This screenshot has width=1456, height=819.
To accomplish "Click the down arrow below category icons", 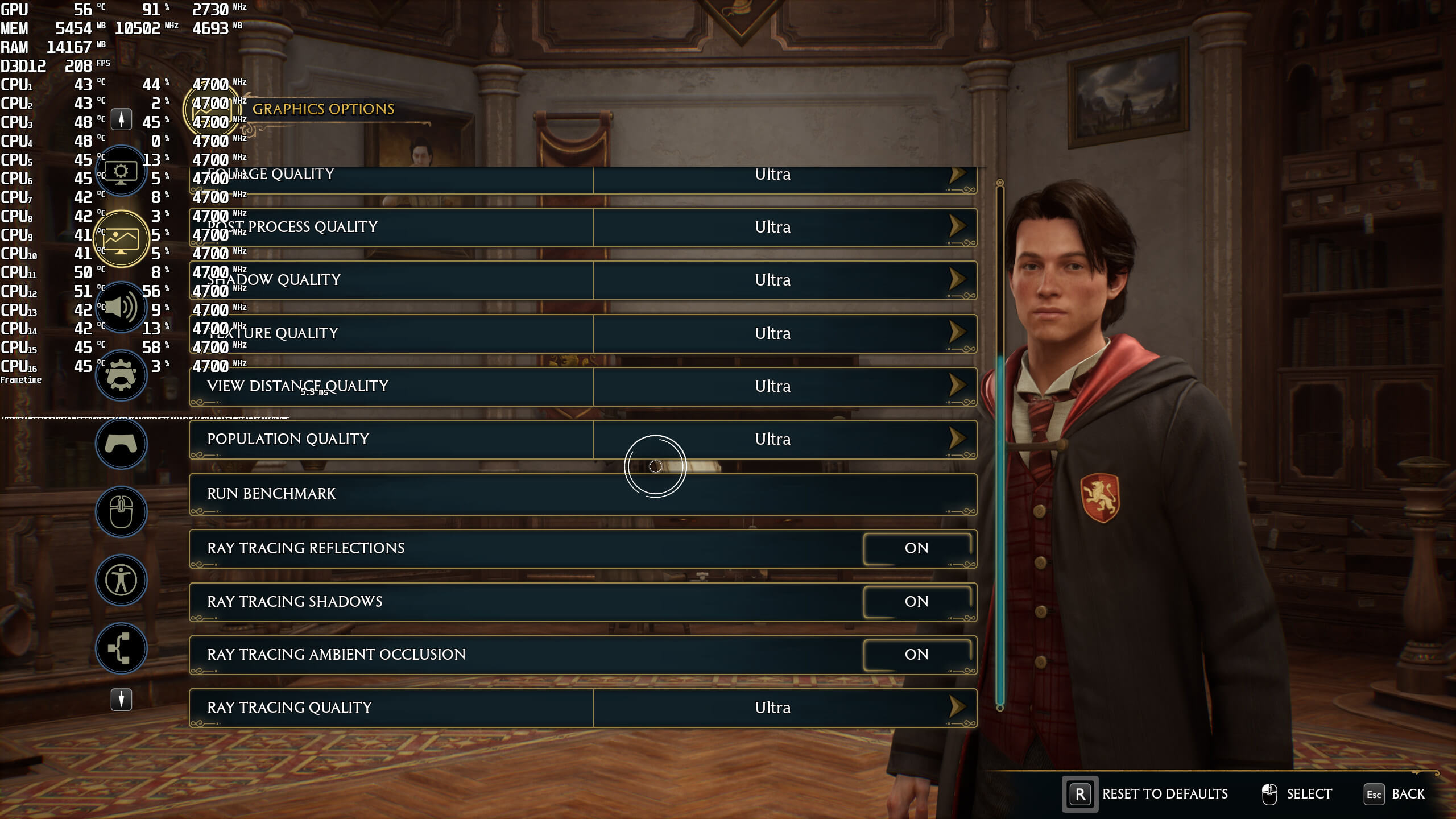I will coord(121,699).
